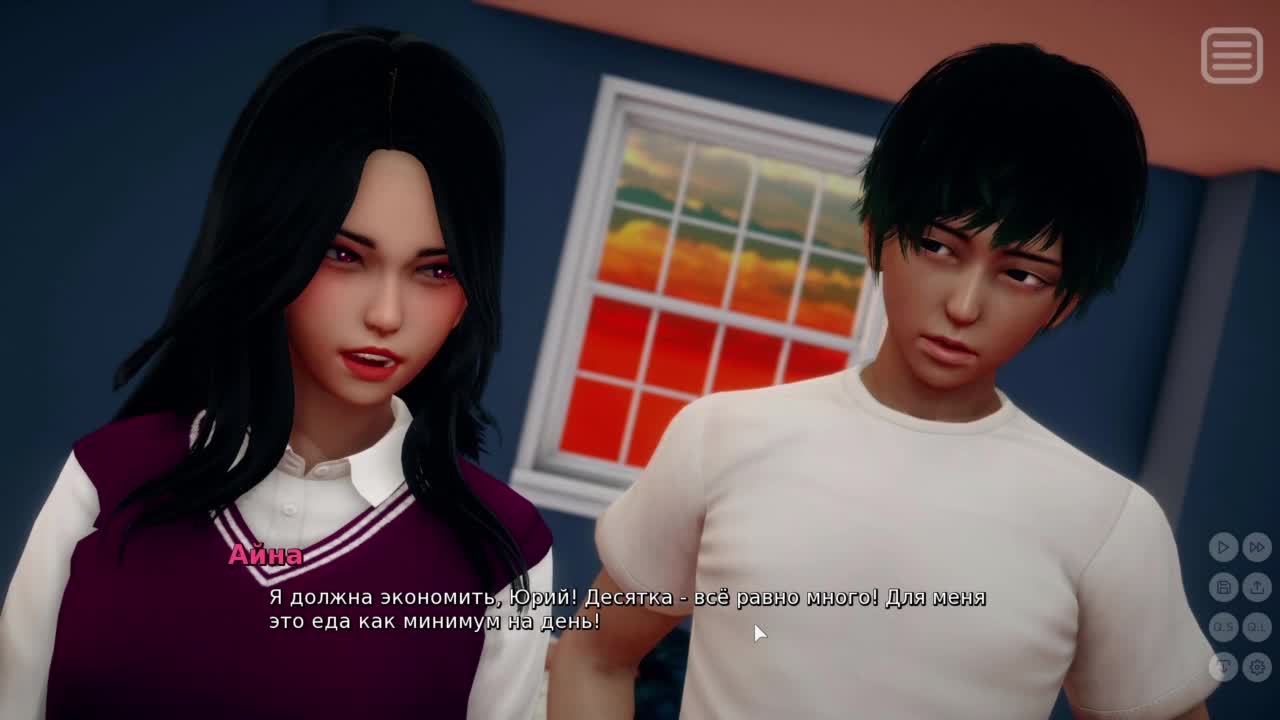Start auto-play with the play icon

[x=1223, y=547]
